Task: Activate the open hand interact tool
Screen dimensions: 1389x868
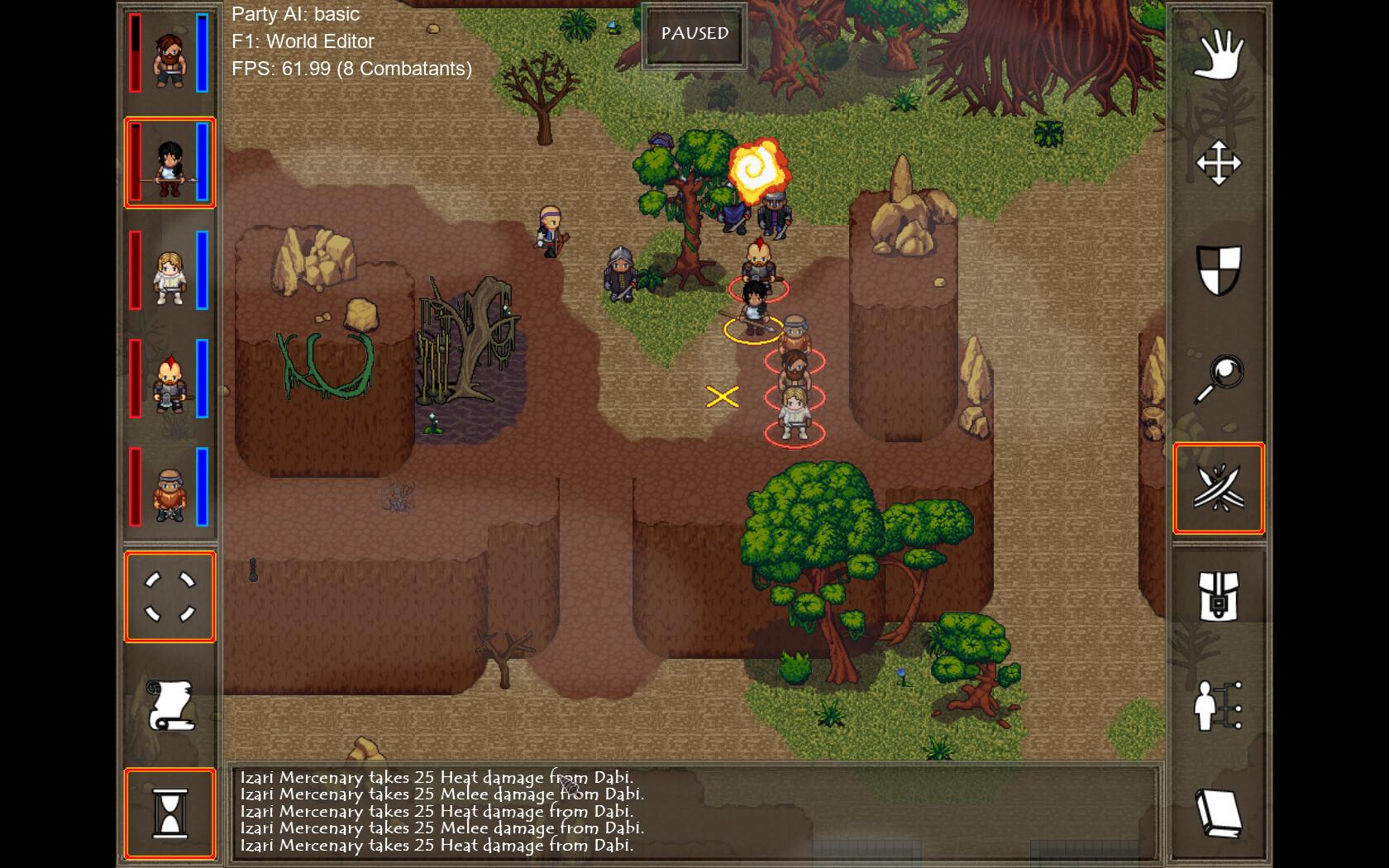Action: click(1219, 55)
